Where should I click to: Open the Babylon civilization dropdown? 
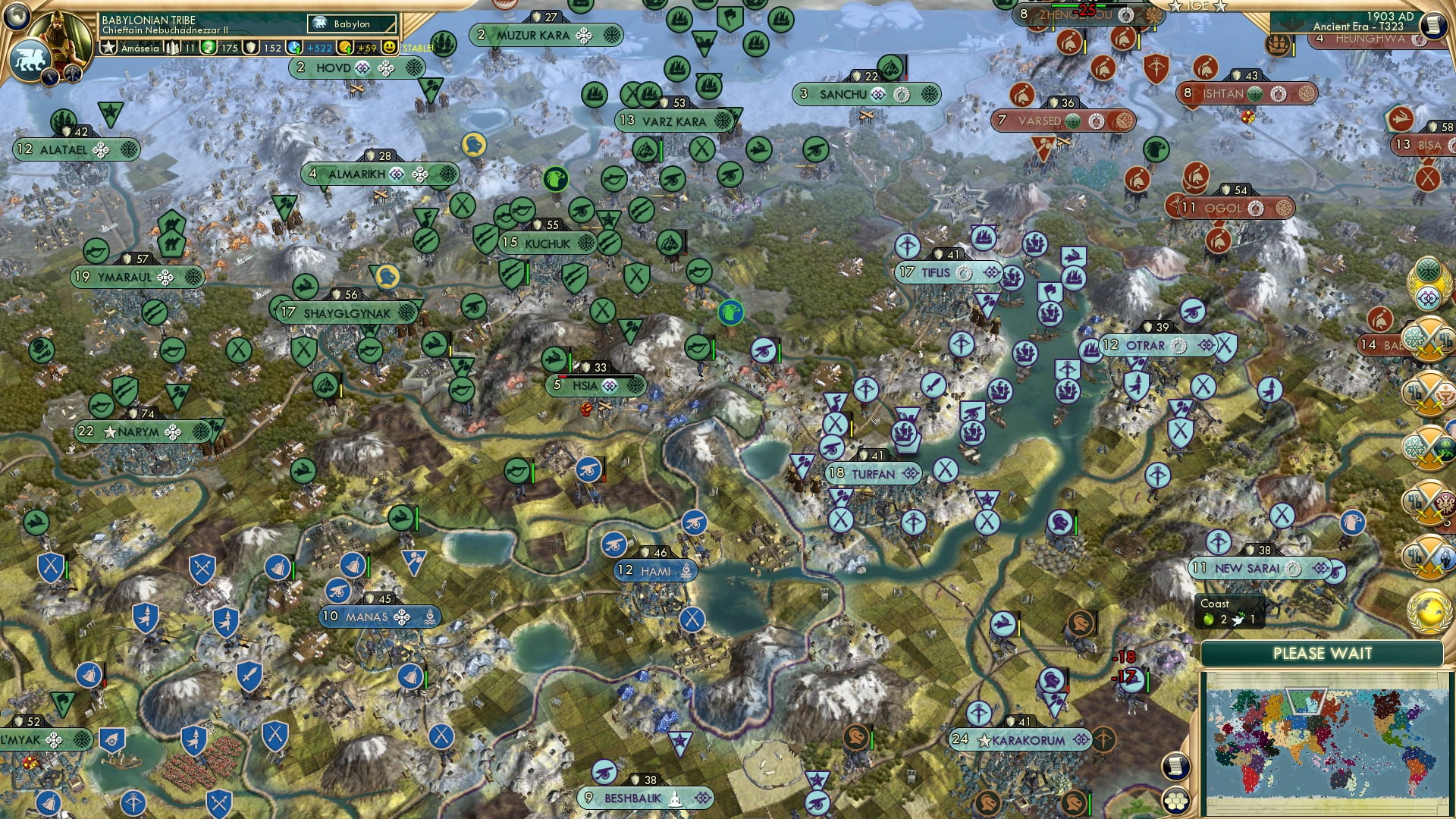click(x=353, y=24)
